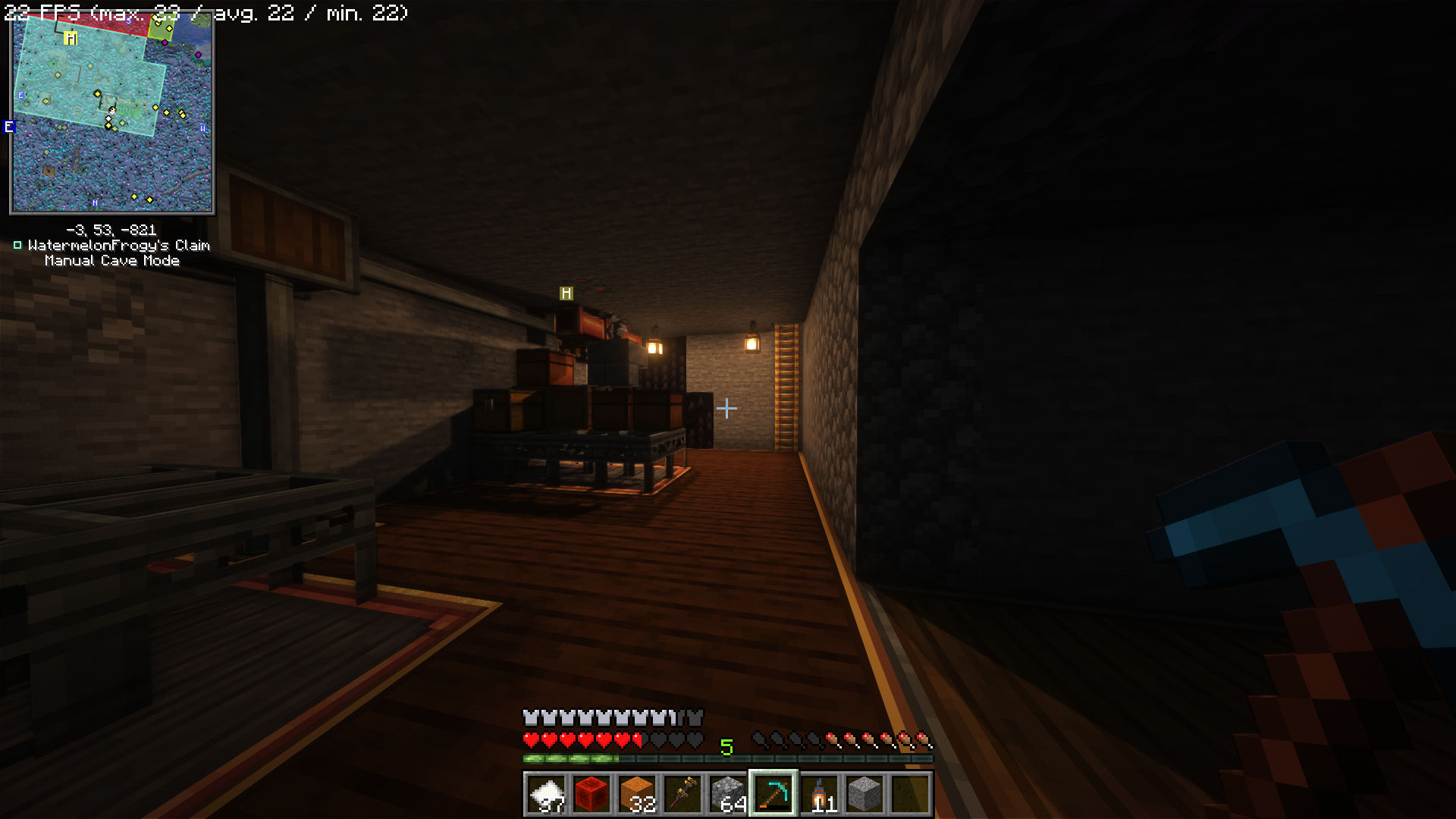Click the W compass letter on the minimap
Viewport: 1456px width, 819px height.
[x=201, y=129]
